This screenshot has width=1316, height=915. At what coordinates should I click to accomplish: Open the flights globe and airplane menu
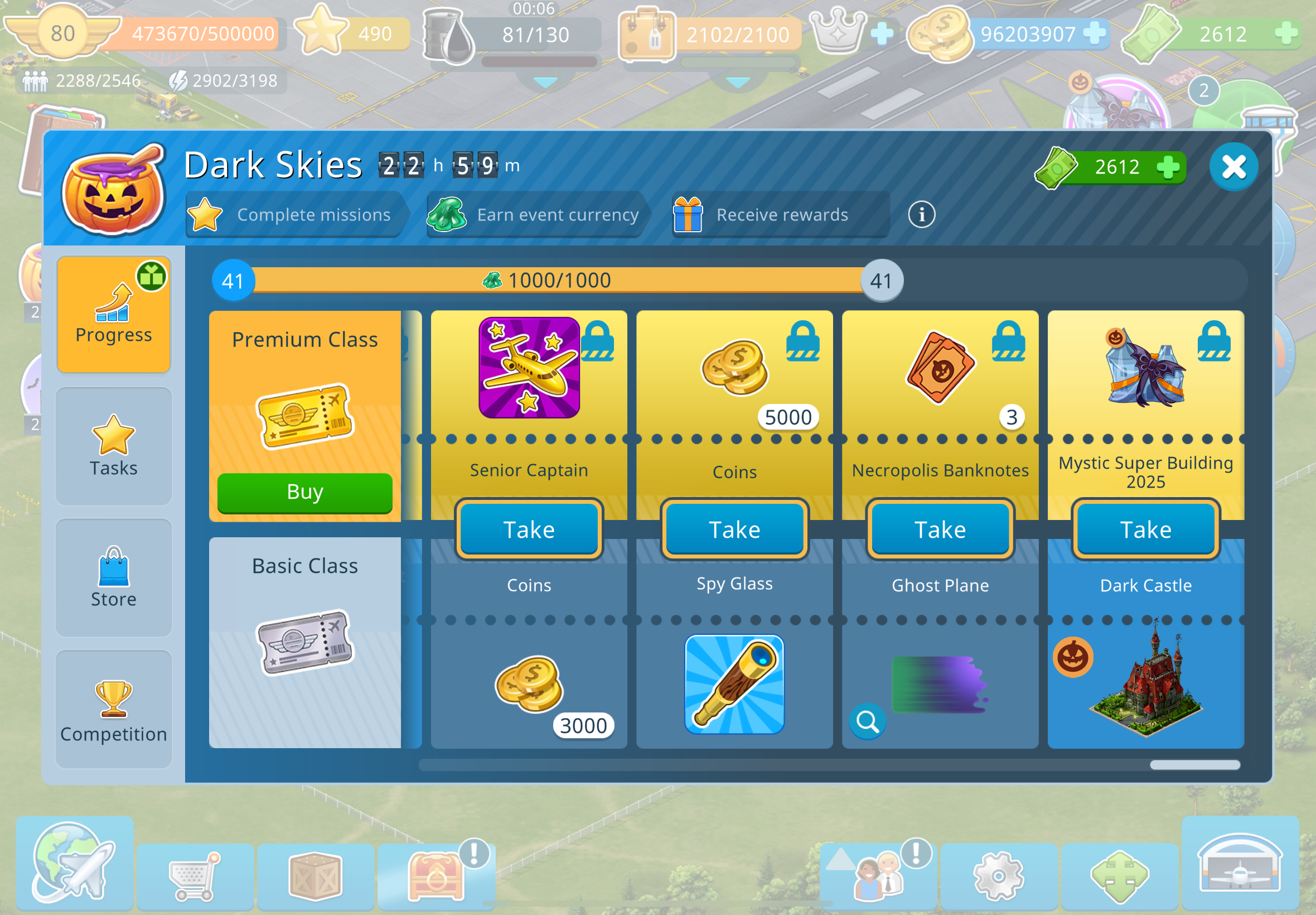[75, 864]
